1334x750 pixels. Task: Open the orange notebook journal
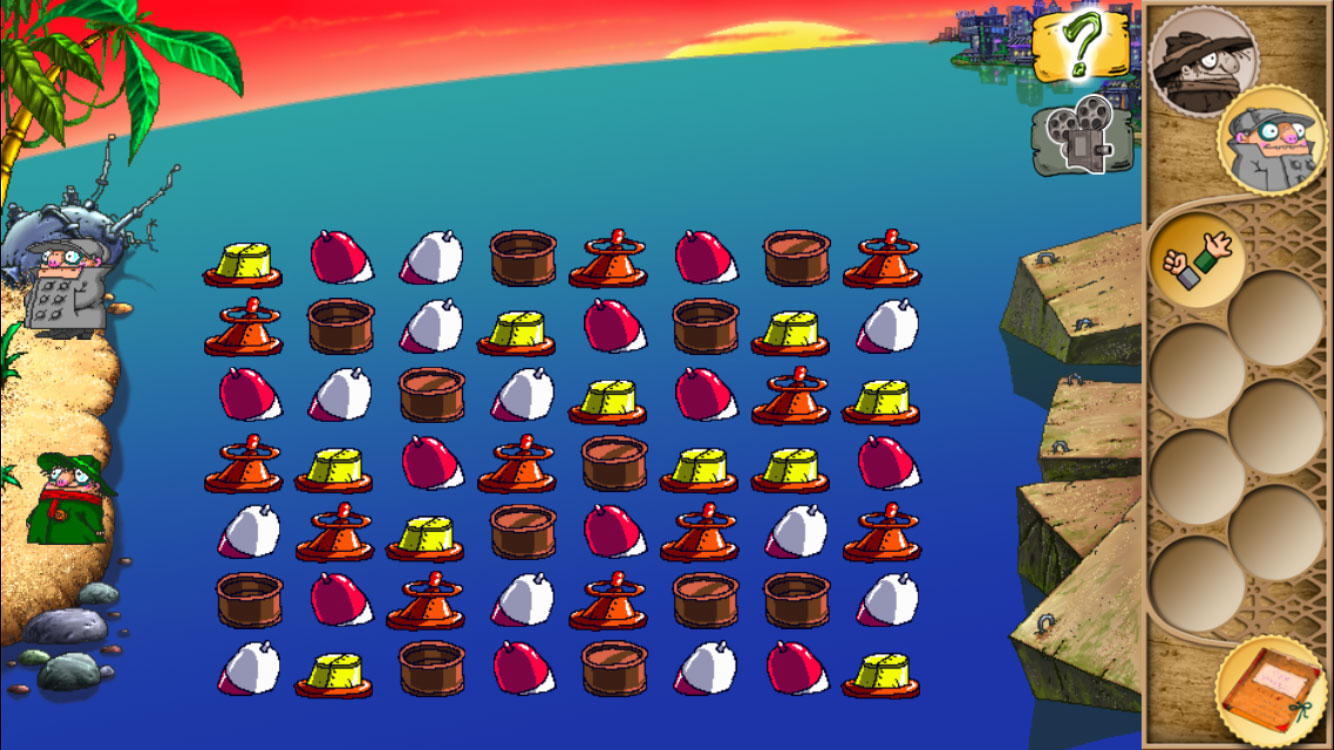click(x=1270, y=689)
